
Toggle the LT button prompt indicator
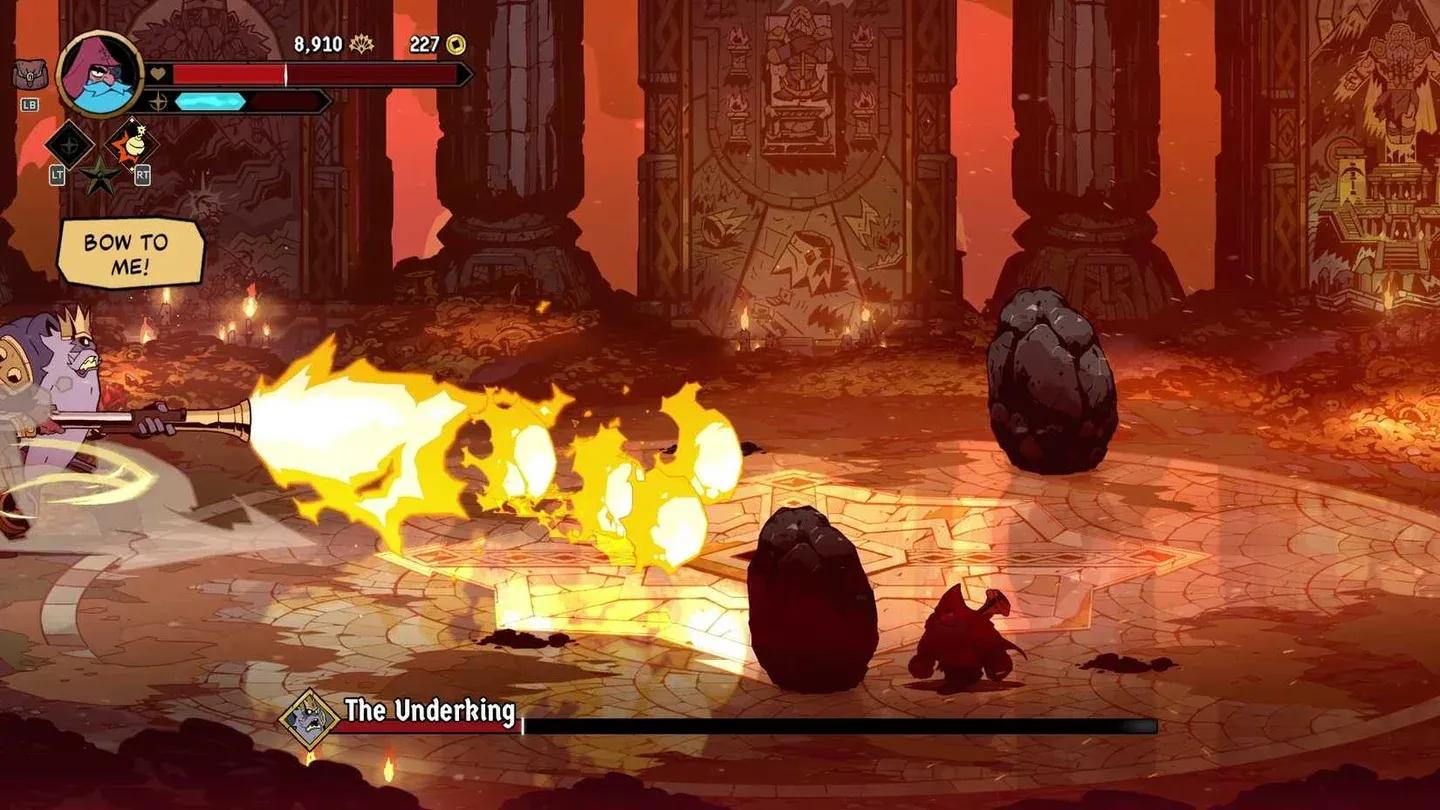(58, 174)
